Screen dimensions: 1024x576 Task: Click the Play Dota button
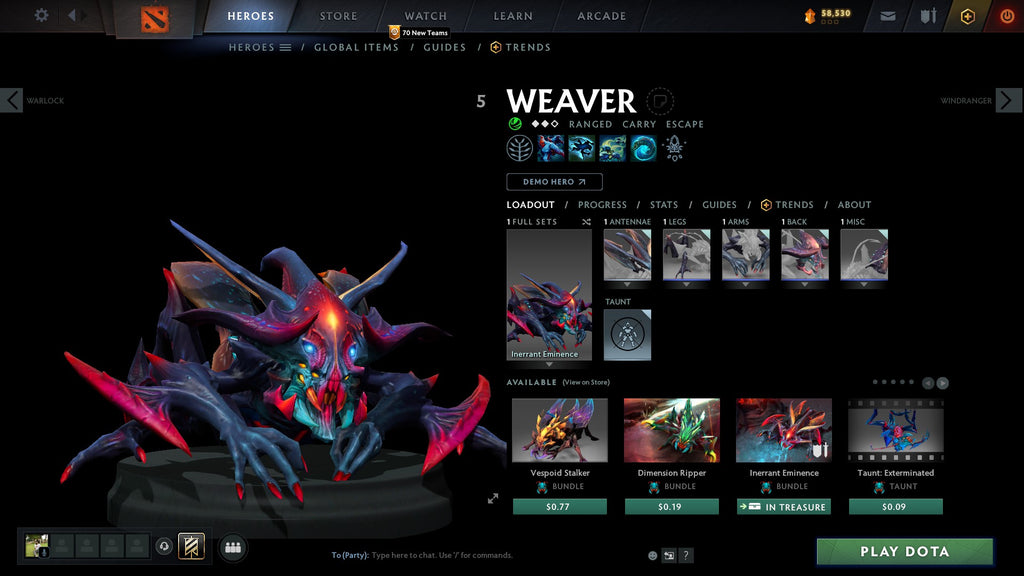904,552
